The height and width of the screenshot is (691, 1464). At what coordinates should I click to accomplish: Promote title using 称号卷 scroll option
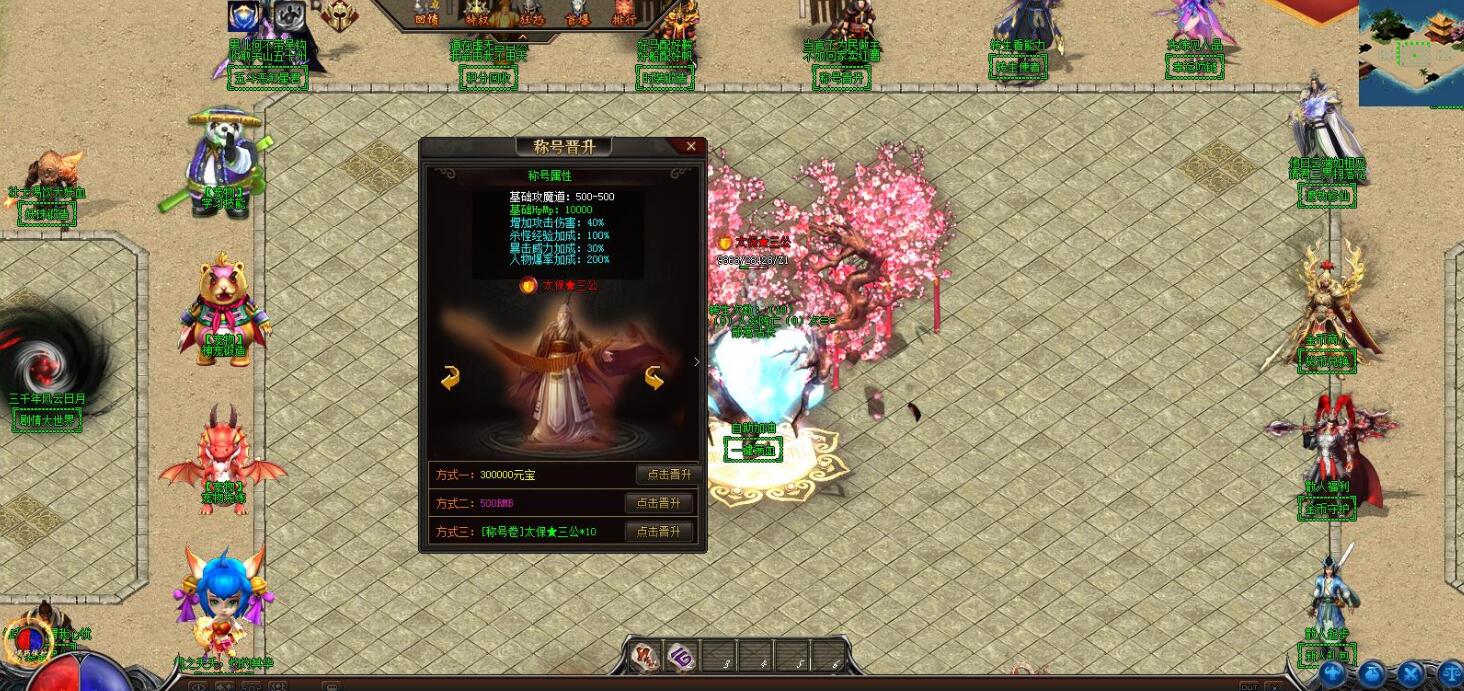point(659,532)
